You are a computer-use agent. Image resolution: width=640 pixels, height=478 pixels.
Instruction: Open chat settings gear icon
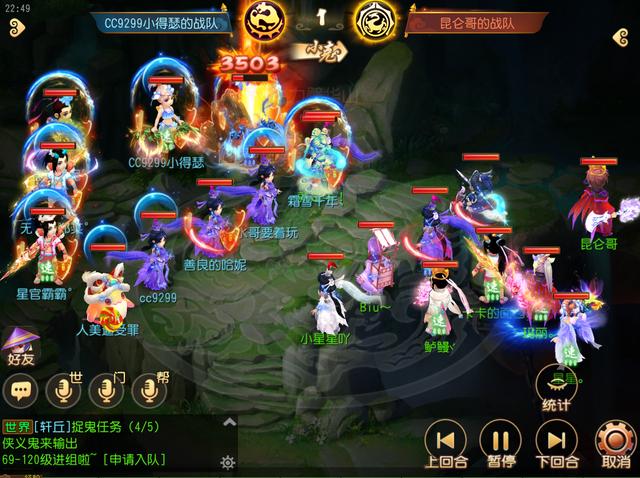coord(228,462)
